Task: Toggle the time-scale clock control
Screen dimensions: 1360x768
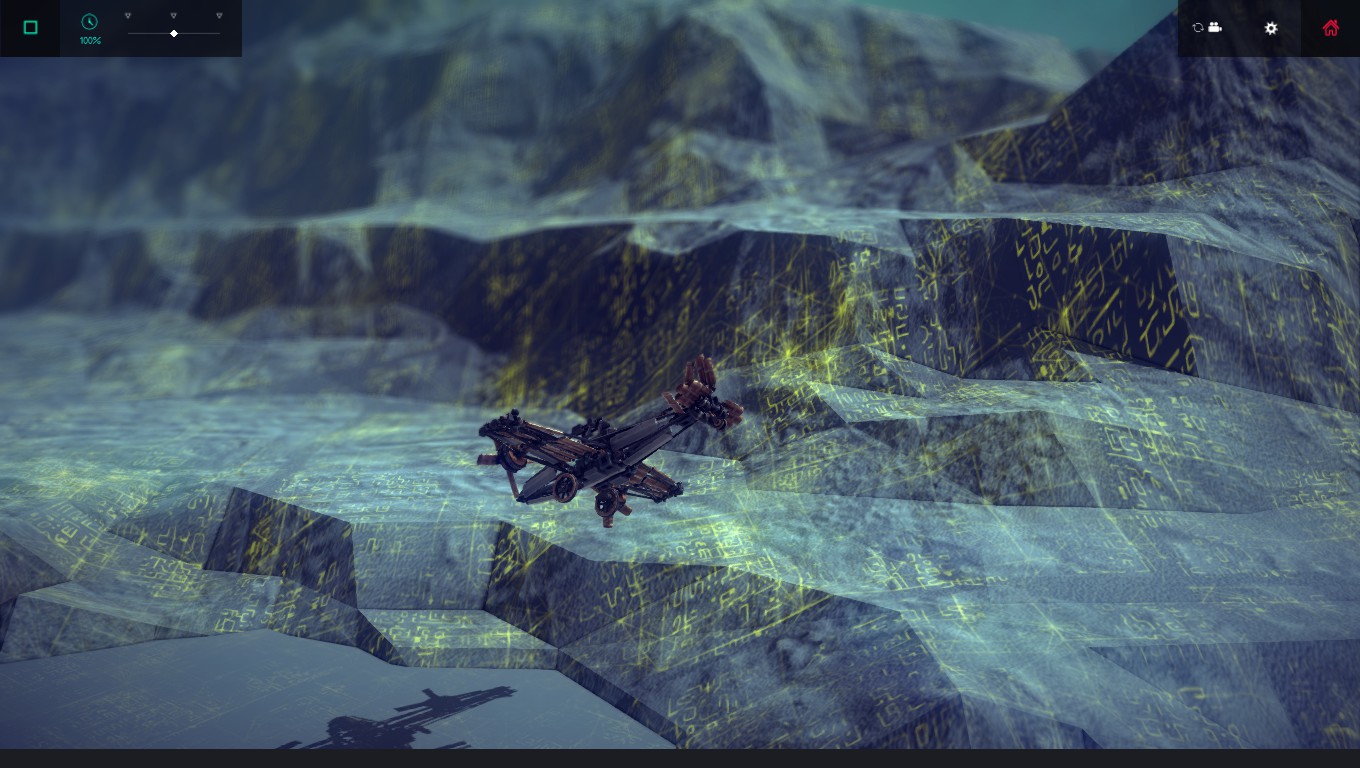Action: point(89,21)
